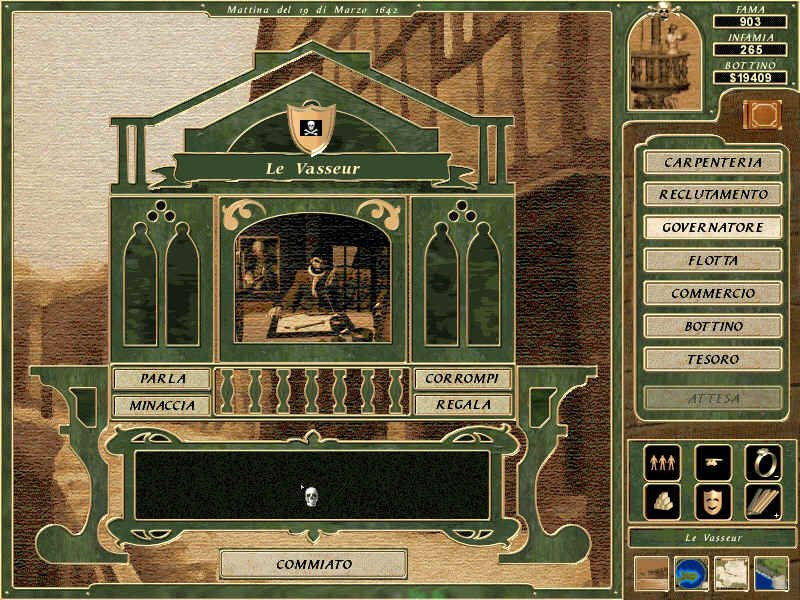Choose the stacked gold bars icon
Viewport: 800px width, 600px height.
[661, 502]
